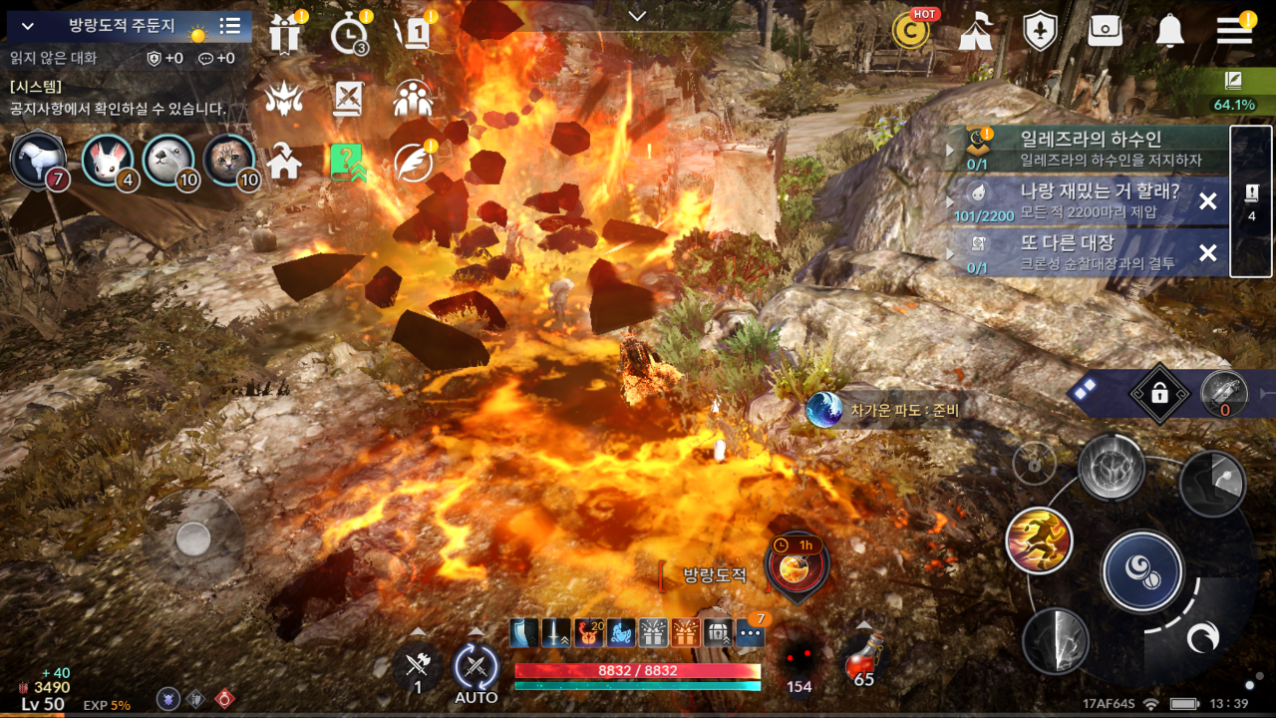Viewport: 1276px width, 718px height.
Task: Expand the three-dots buff list
Action: point(750,633)
